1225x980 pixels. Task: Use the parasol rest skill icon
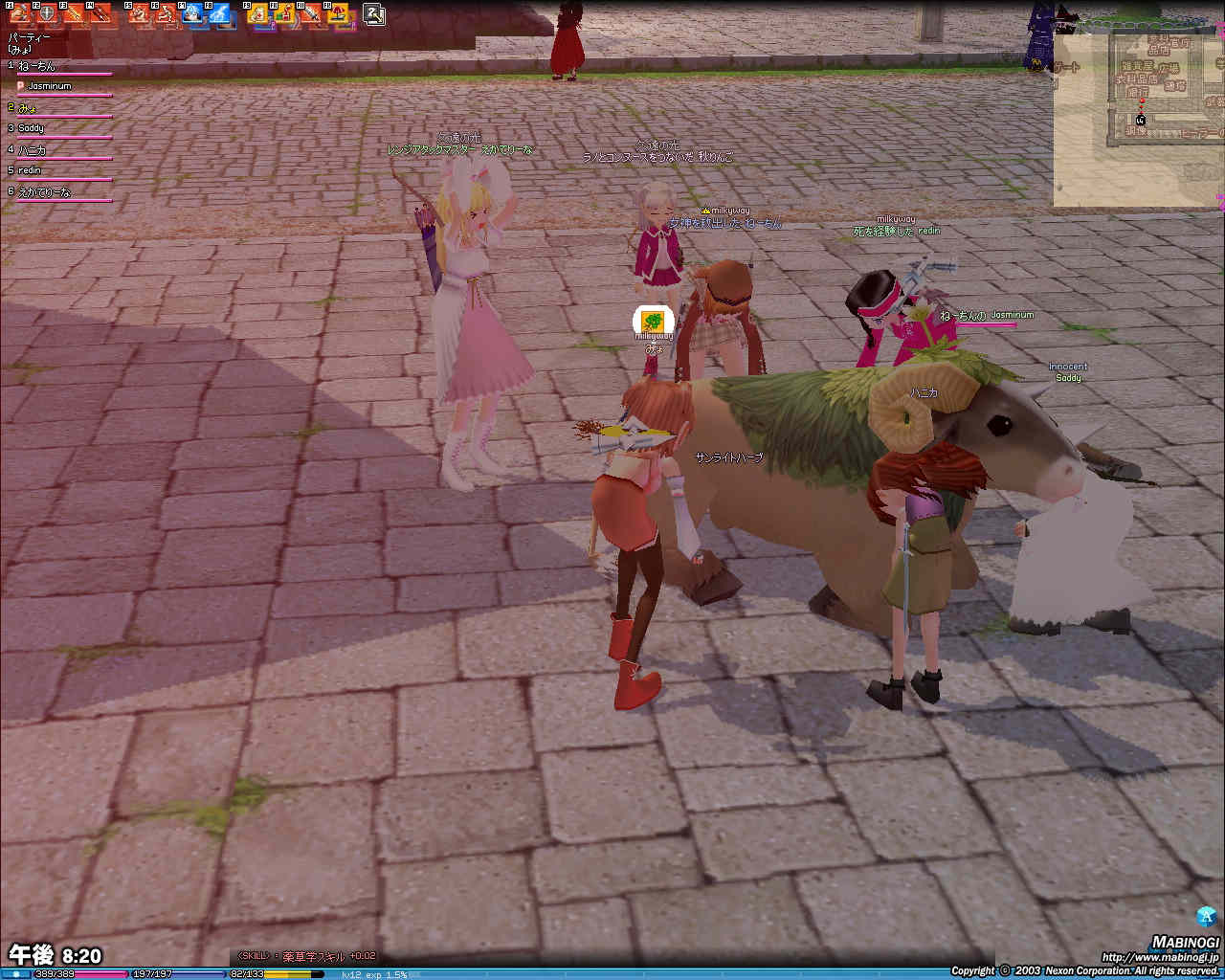click(x=340, y=14)
